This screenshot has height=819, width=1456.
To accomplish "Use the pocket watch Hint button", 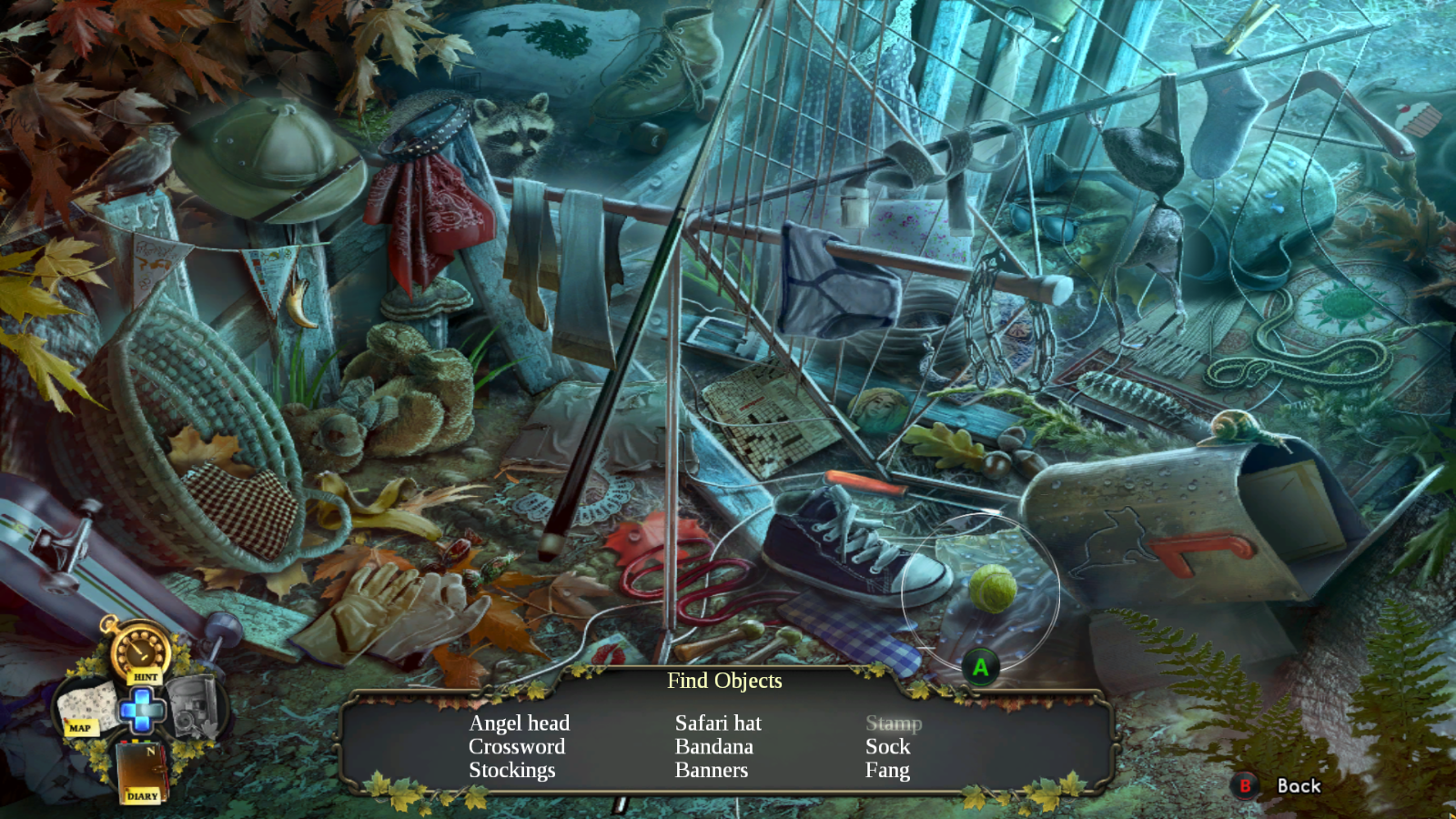I will (x=140, y=651).
